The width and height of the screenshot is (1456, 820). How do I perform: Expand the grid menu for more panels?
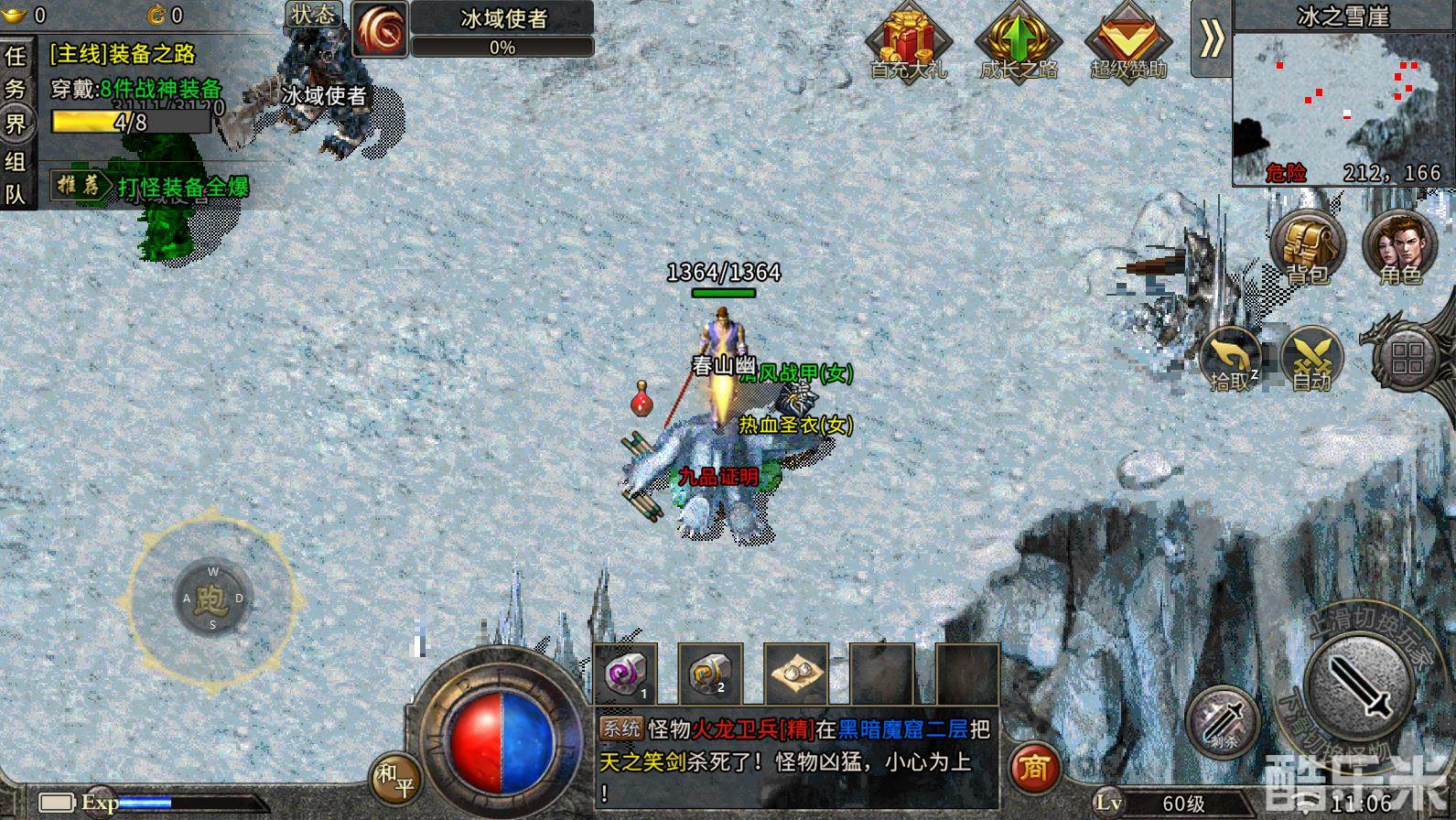click(1406, 359)
